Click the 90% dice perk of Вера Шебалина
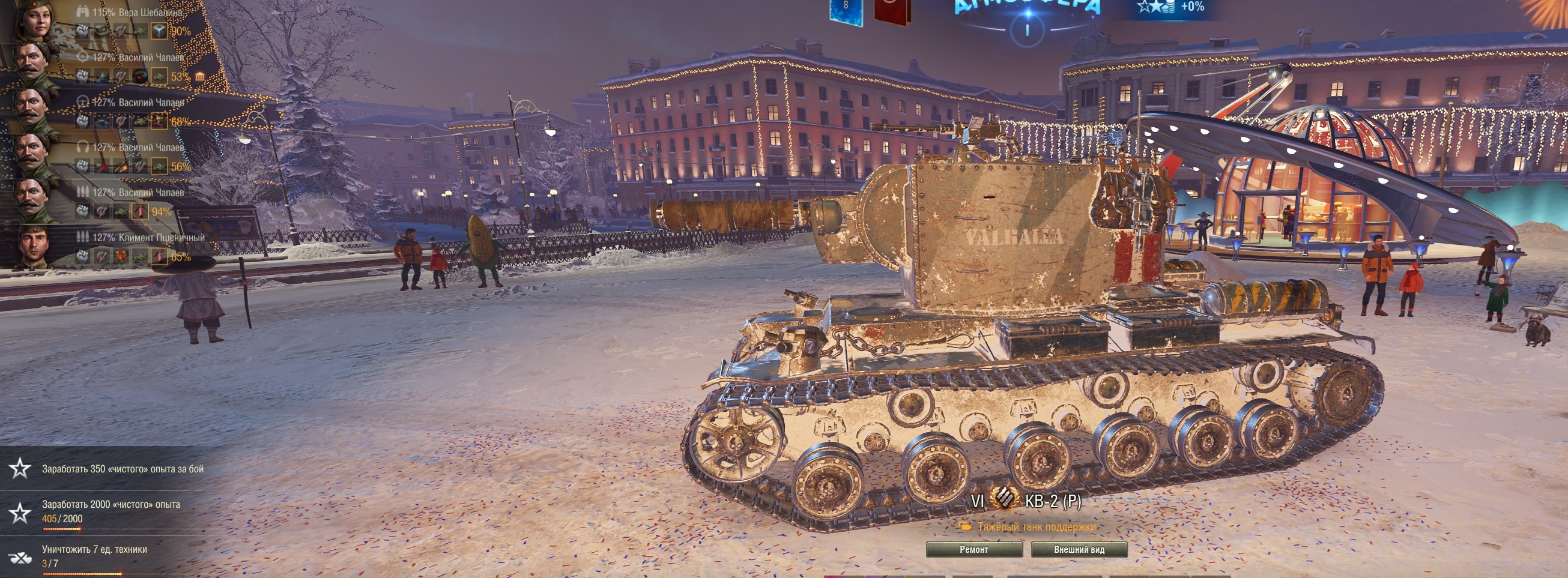 pos(160,31)
